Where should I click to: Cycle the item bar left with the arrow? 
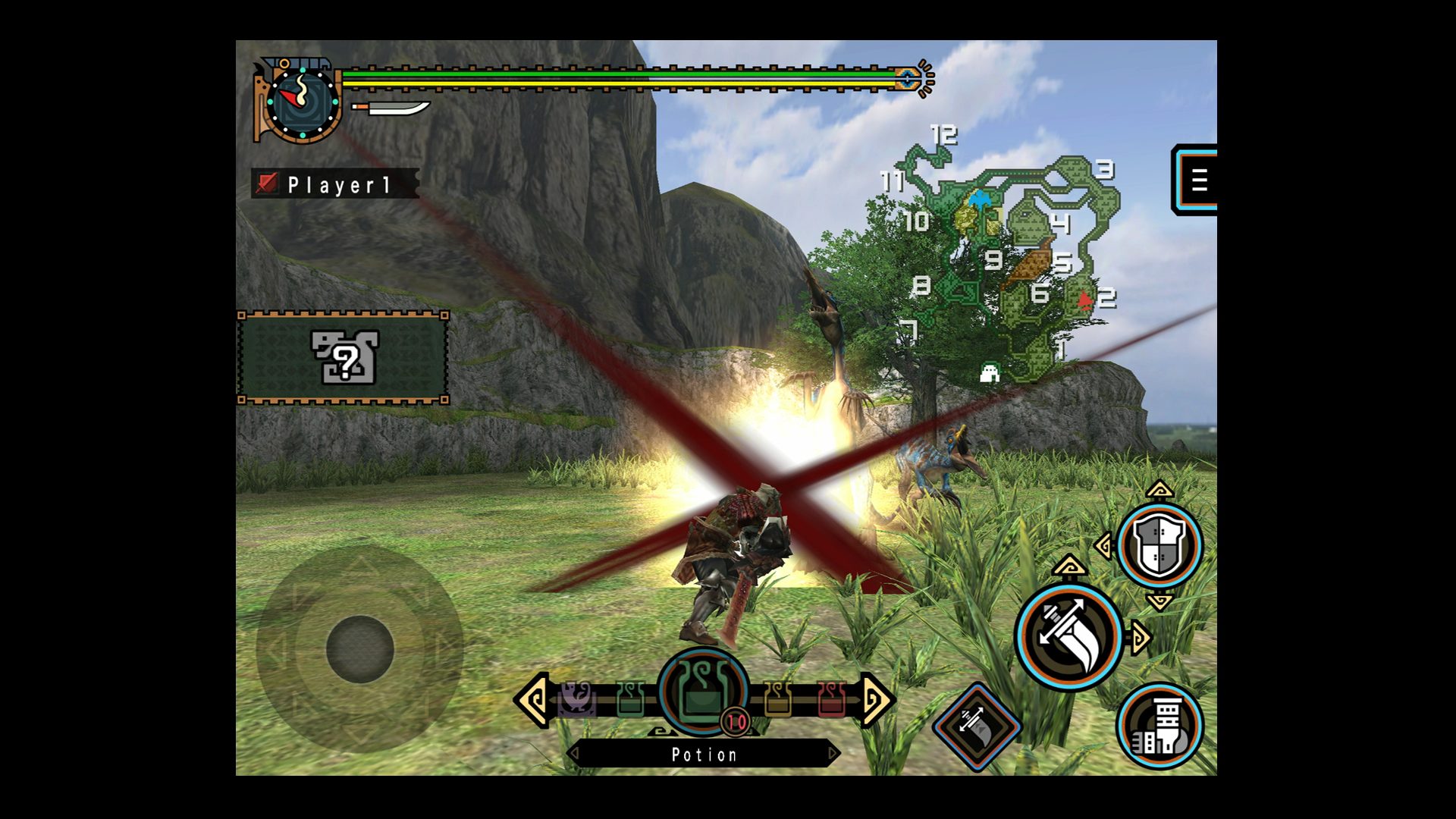pos(533,700)
